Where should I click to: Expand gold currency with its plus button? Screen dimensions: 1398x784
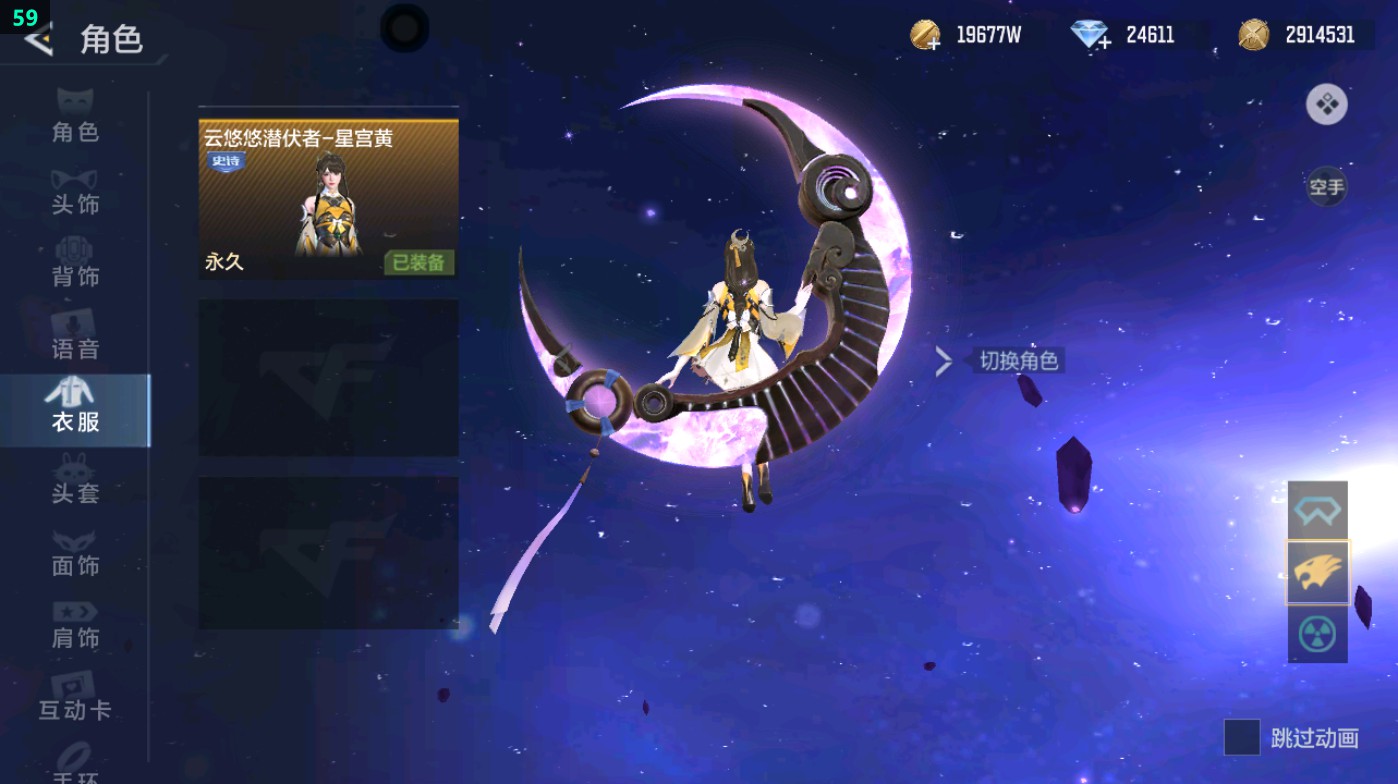[933, 44]
